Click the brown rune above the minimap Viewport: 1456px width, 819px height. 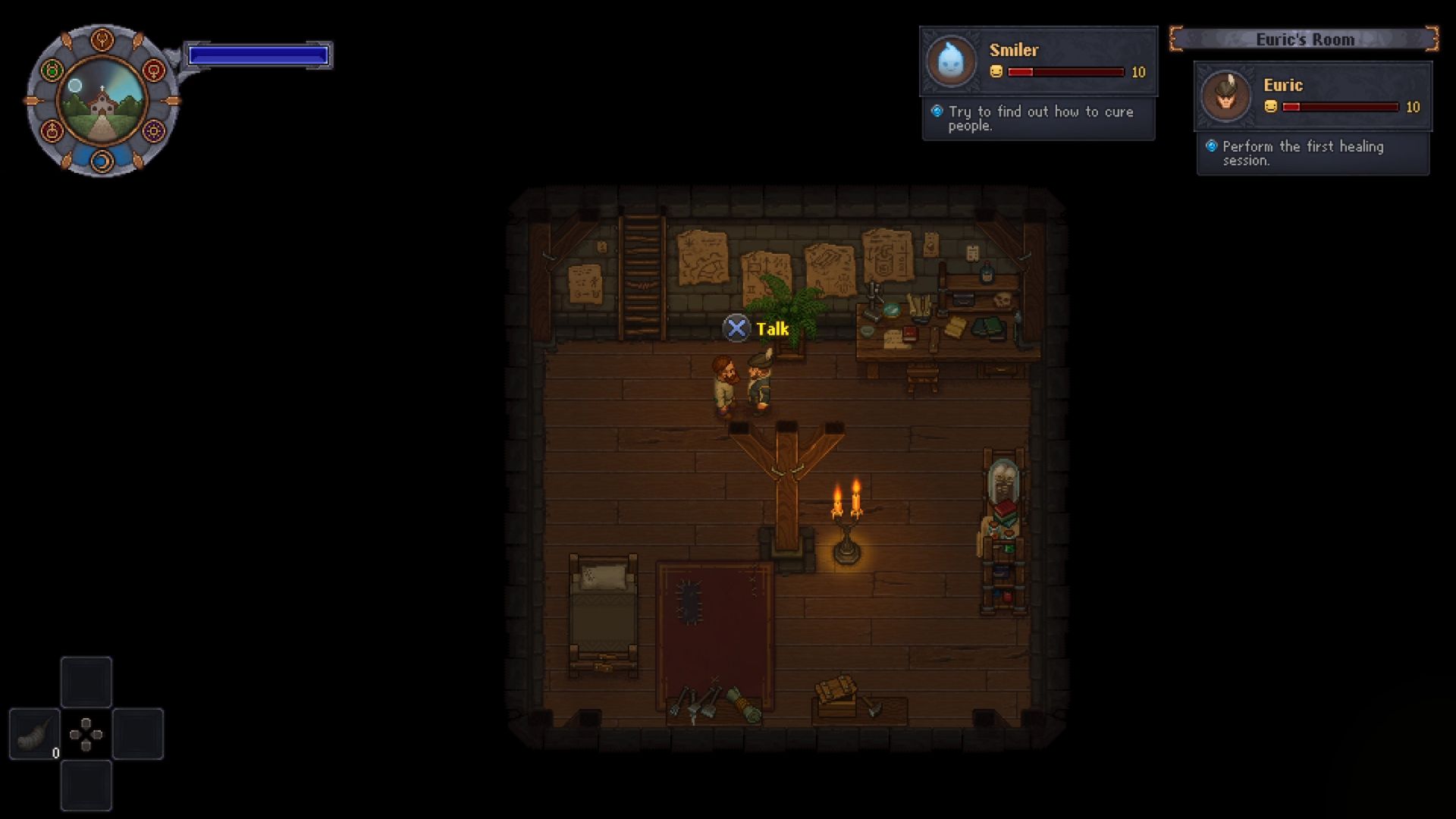pos(102,40)
